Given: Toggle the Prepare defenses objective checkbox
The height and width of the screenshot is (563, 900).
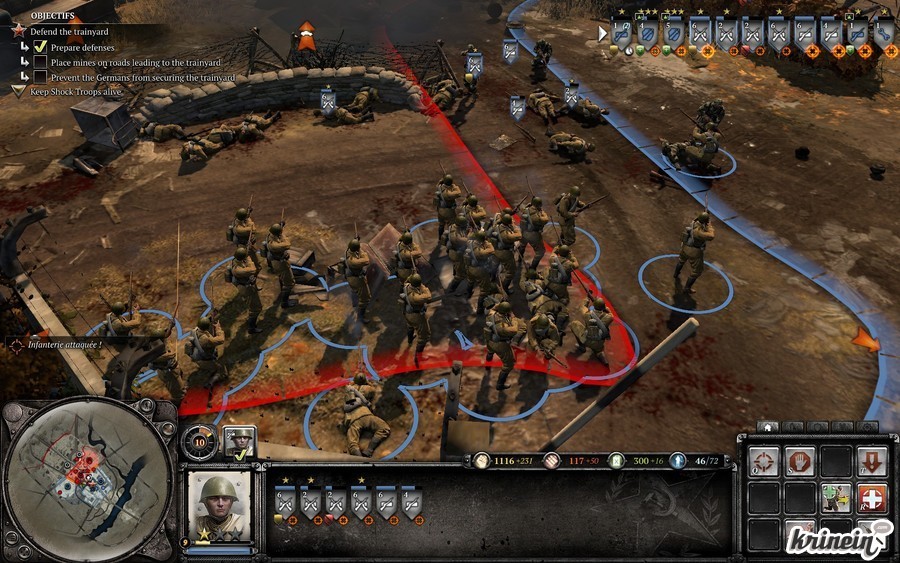Looking at the screenshot, I should point(41,47).
